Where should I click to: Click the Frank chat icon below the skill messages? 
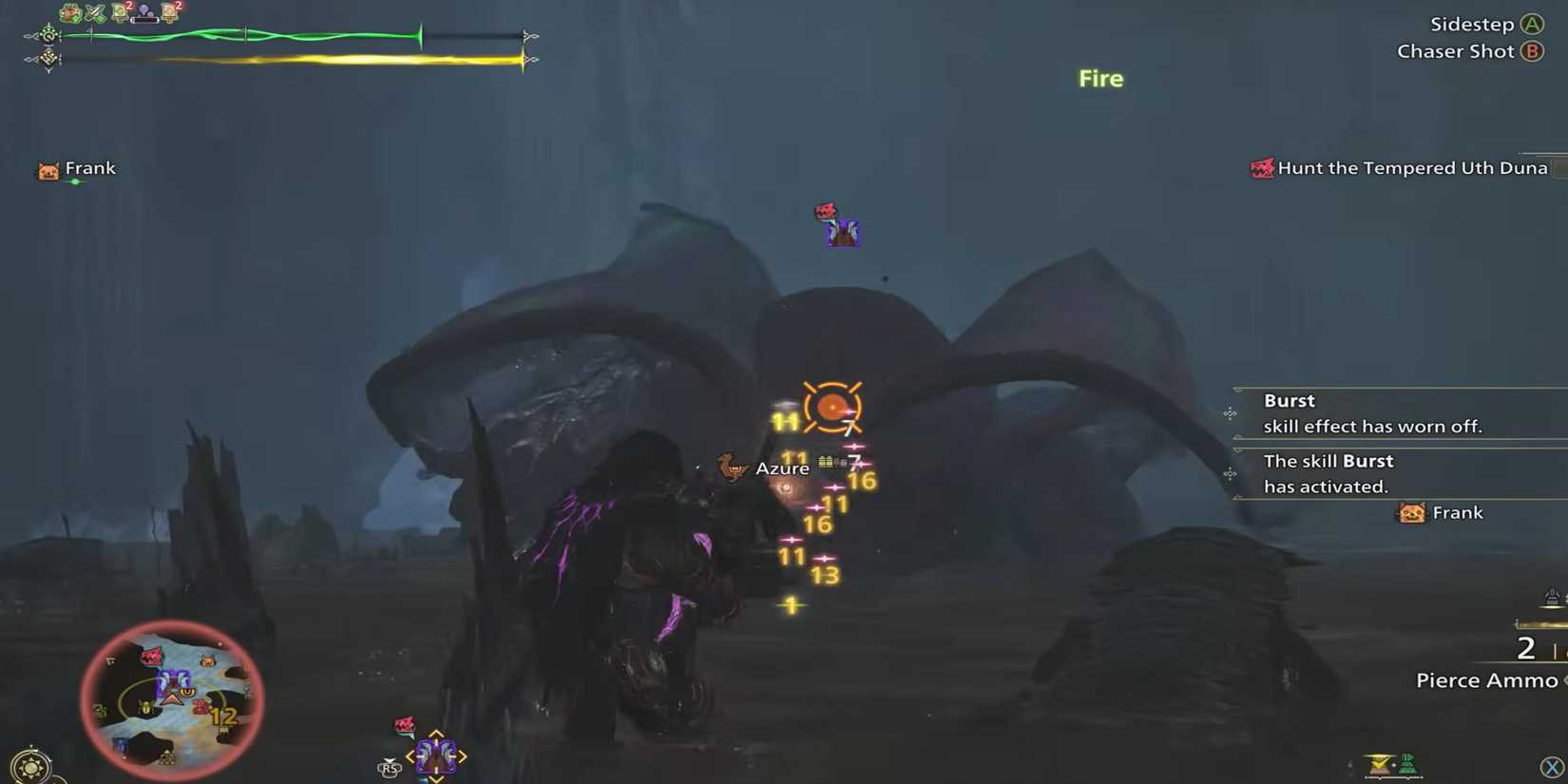tap(1410, 513)
